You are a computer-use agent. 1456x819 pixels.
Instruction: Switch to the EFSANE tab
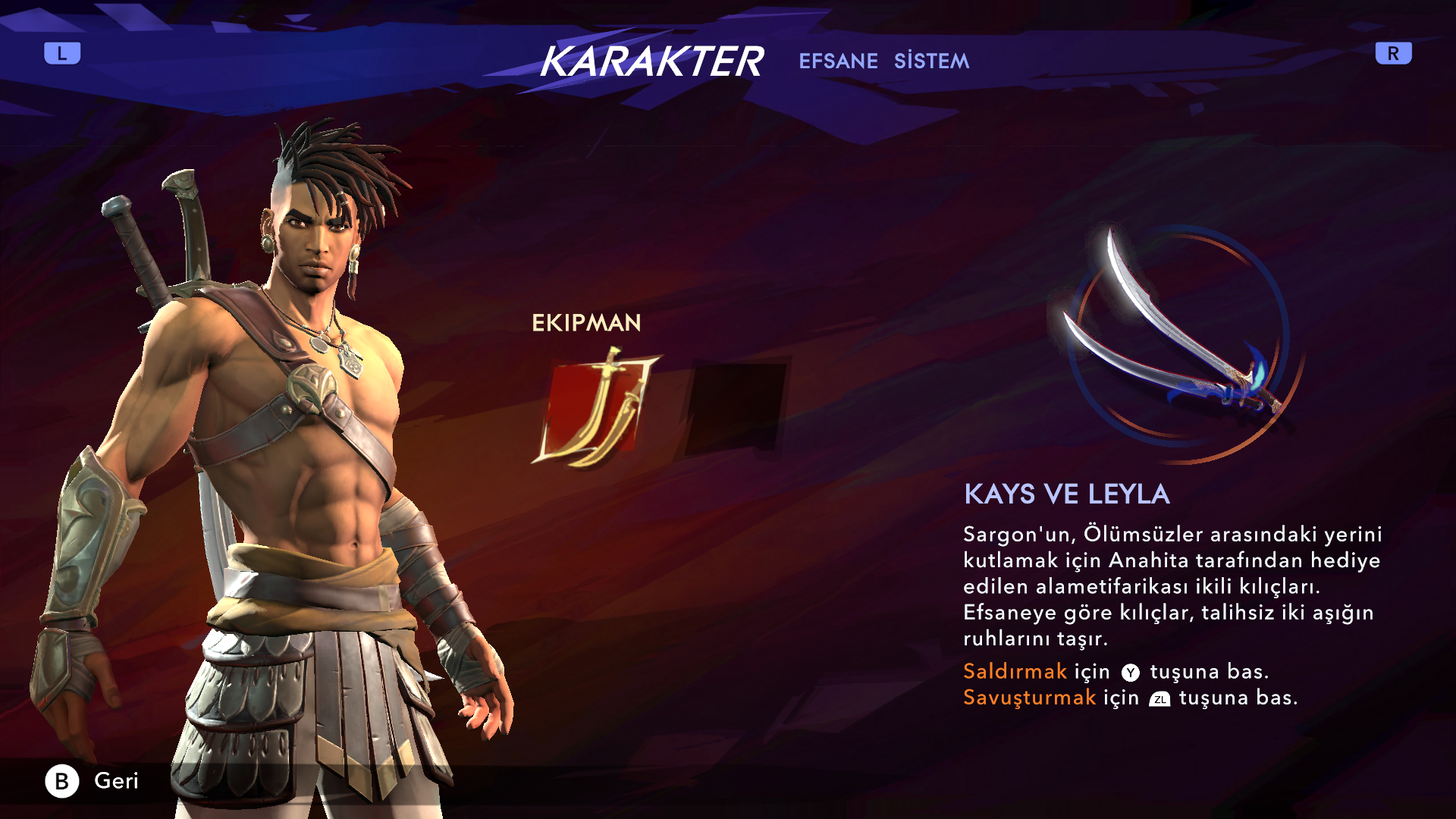pos(838,61)
